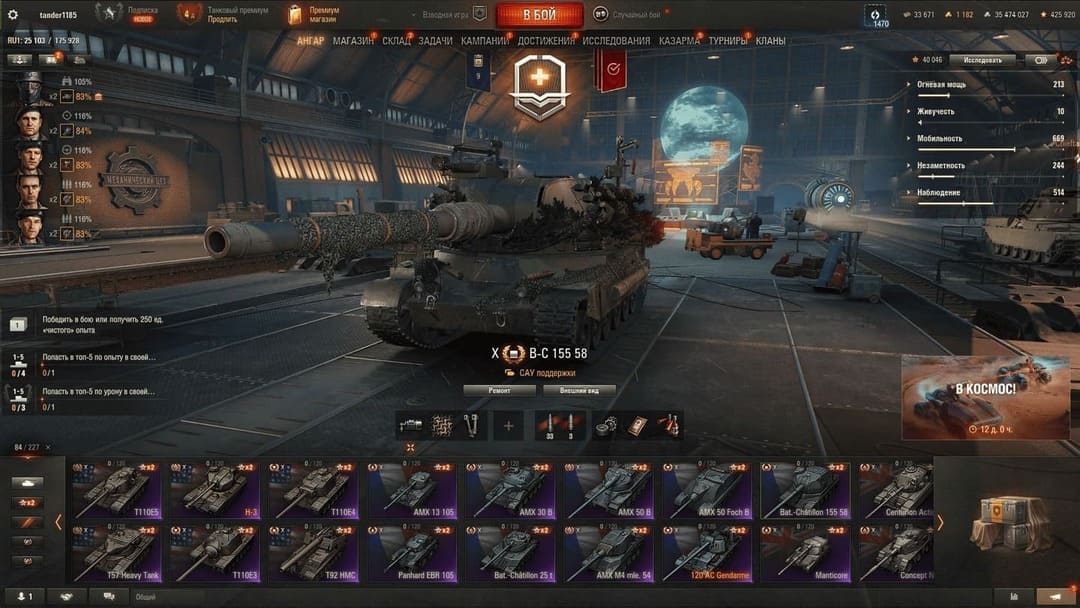The image size is (1080, 608).
Task: Open the В КОСМОС event banner
Action: point(986,397)
